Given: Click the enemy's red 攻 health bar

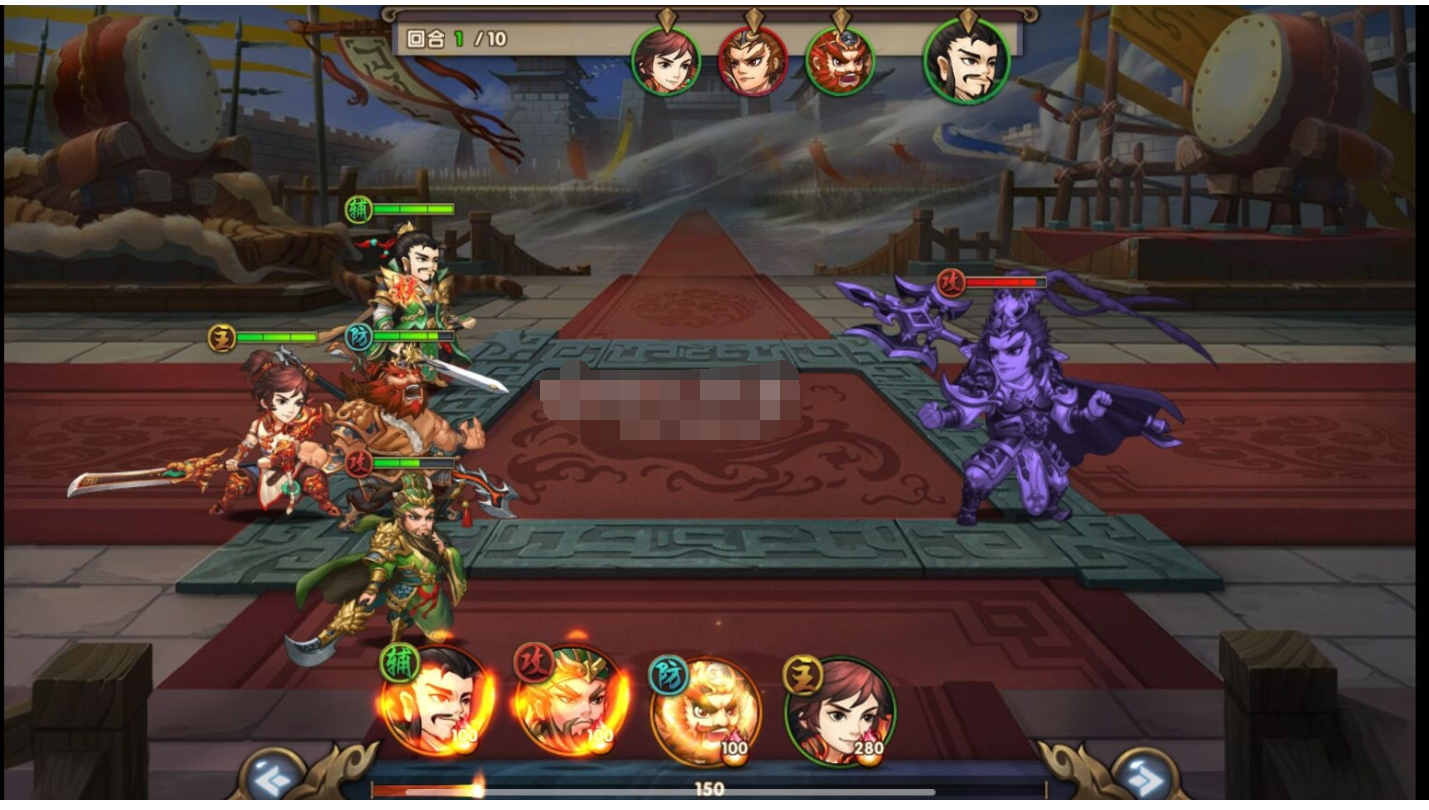Looking at the screenshot, I should [x=1007, y=282].
